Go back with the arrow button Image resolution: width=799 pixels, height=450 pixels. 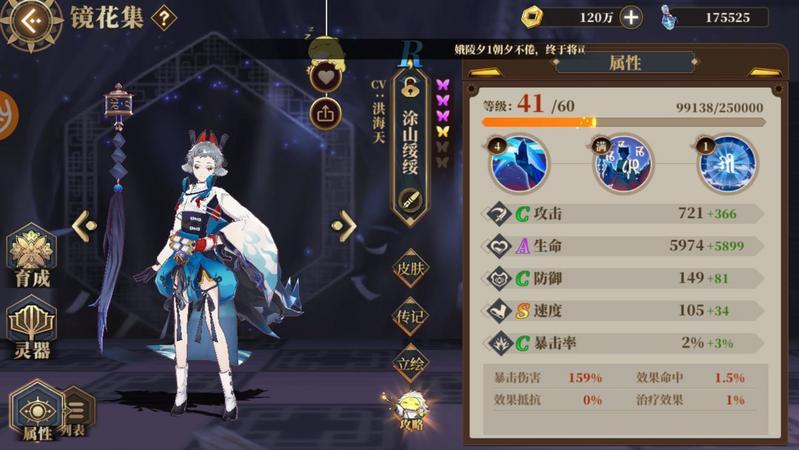31,18
